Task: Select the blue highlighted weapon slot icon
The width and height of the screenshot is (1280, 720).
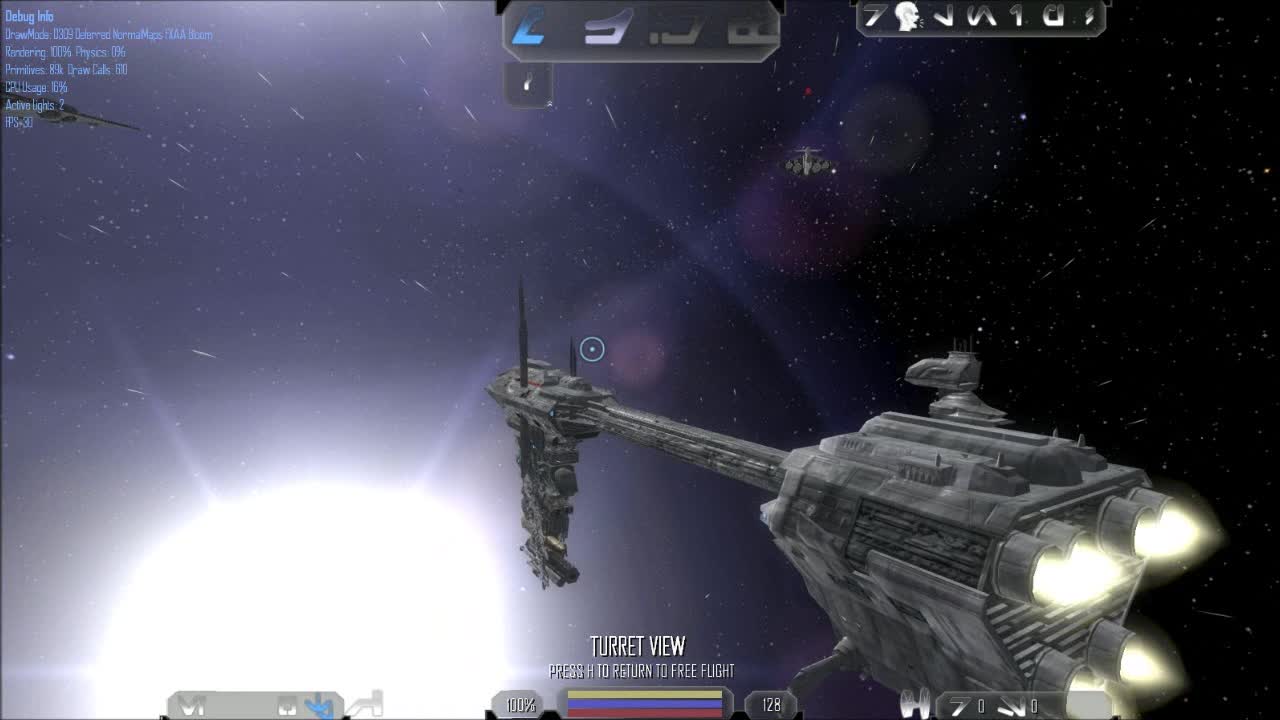Action: click(x=527, y=27)
